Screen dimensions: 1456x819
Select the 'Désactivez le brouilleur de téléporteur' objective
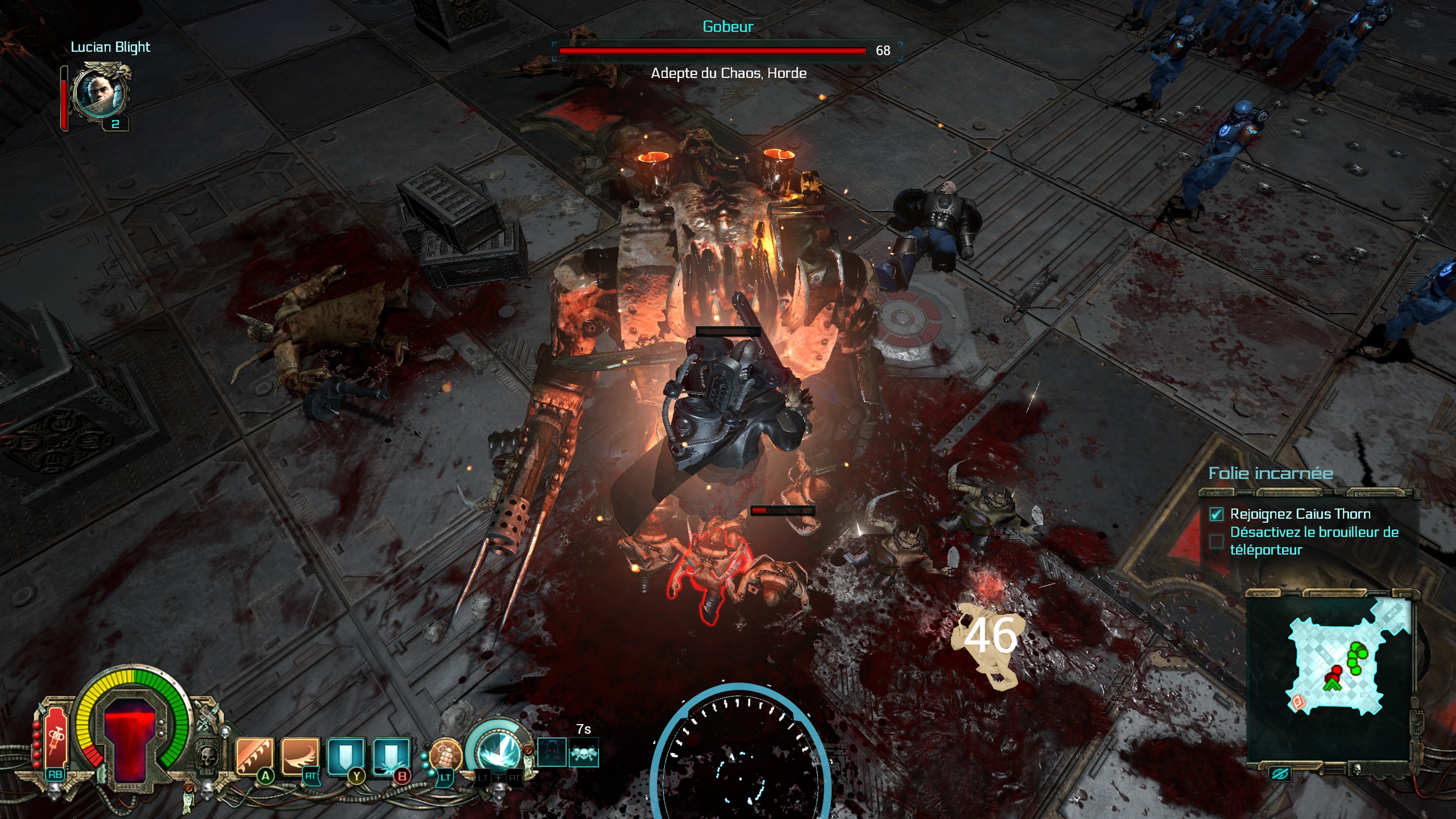point(1313,541)
